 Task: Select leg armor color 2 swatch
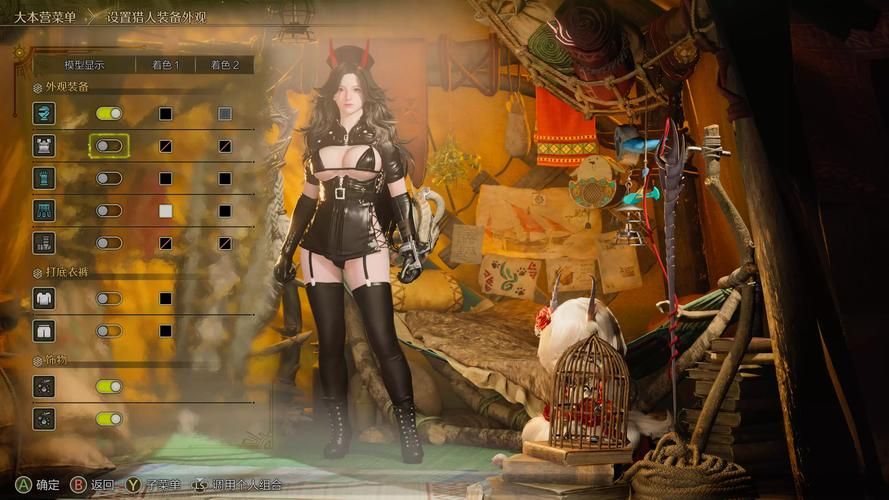pyautogui.click(x=224, y=242)
